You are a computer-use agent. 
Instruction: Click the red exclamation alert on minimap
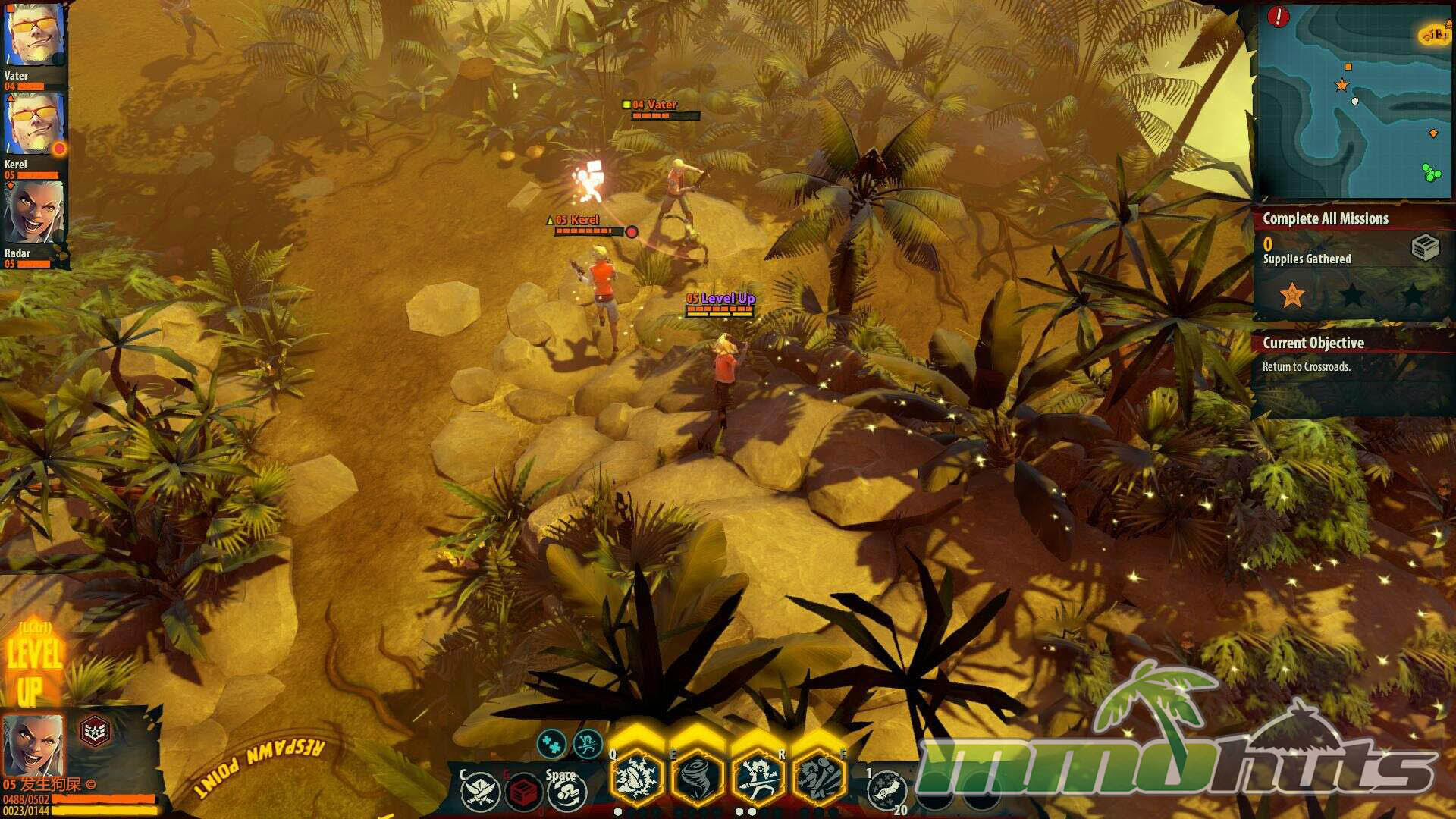click(x=1279, y=17)
